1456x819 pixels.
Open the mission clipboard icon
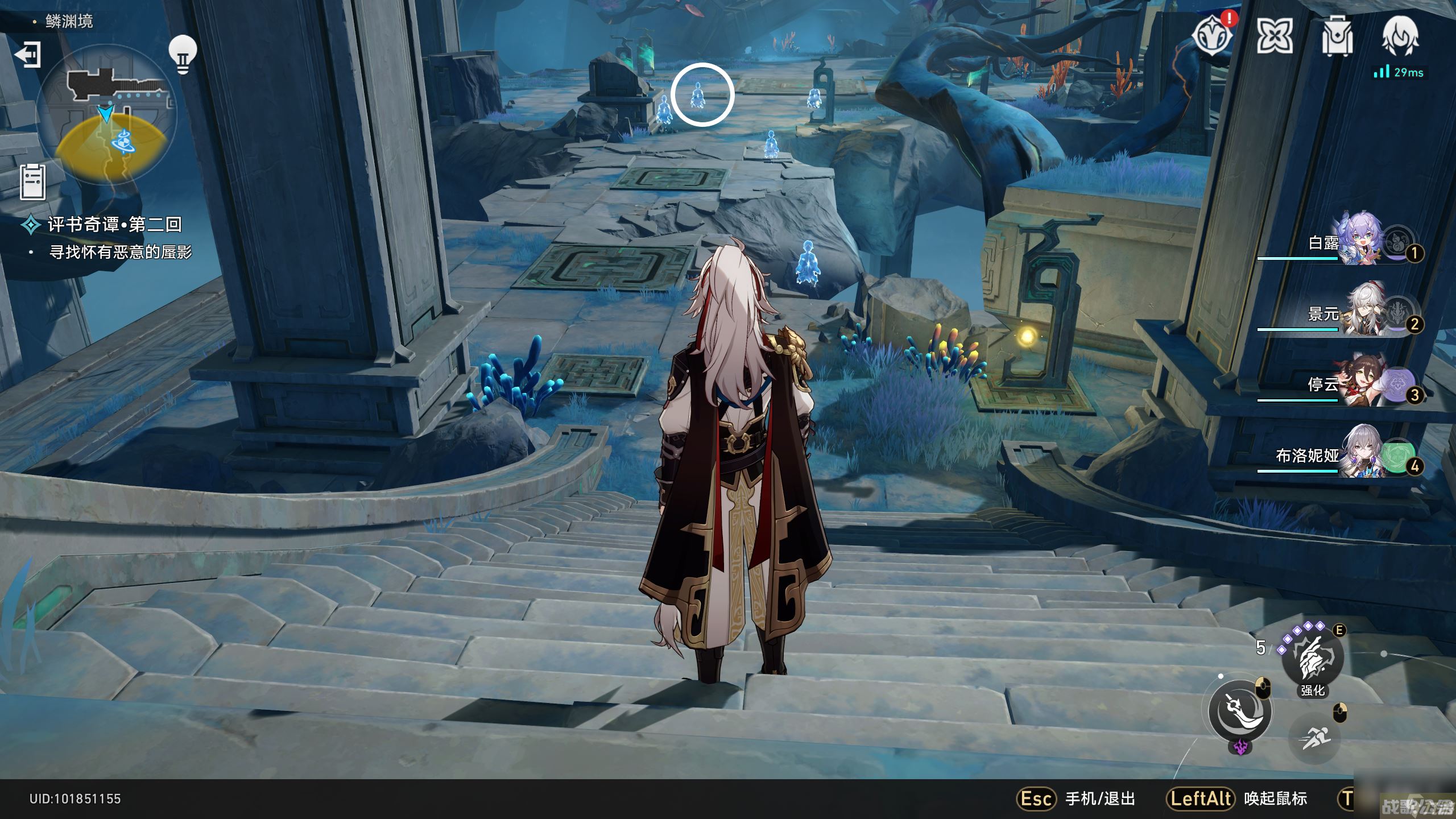point(32,182)
